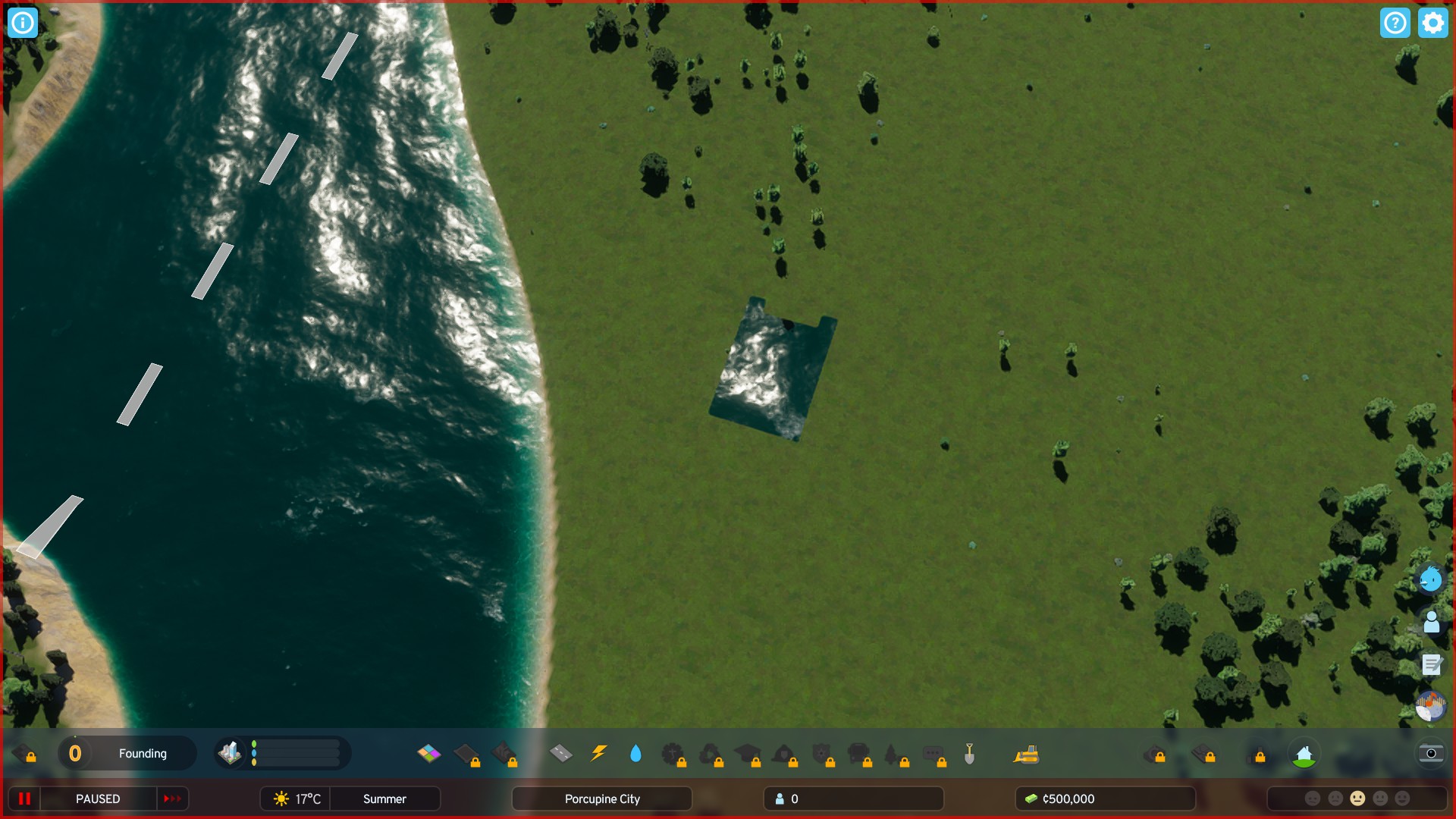Open the temperature display showing 17°C
Viewport: 1456px width, 819px height.
(297, 799)
